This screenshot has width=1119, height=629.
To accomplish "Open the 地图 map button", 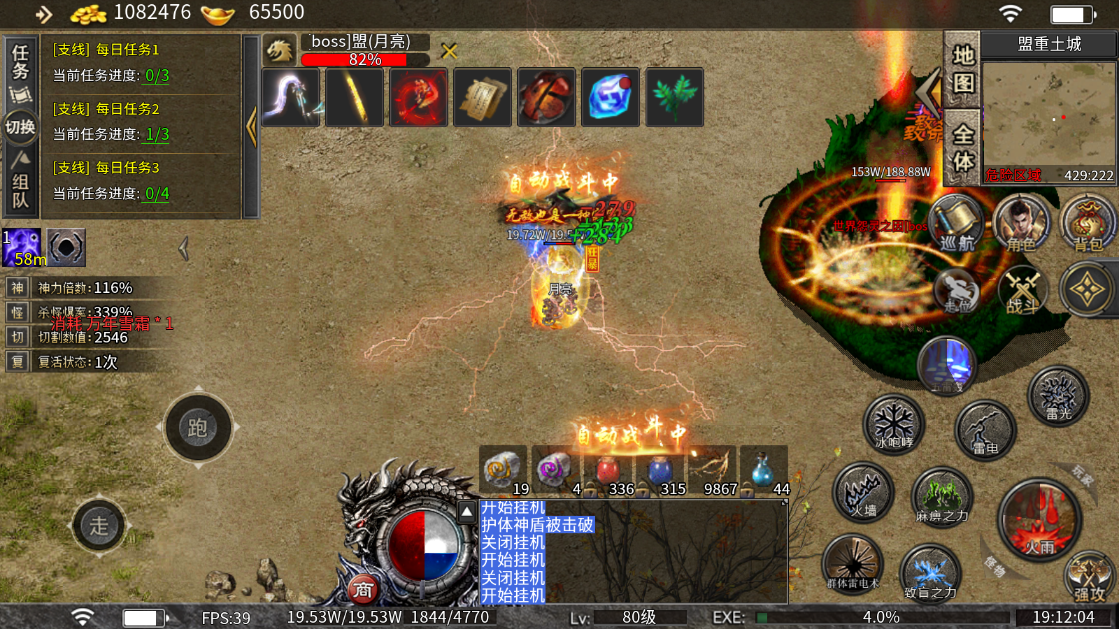I will (962, 68).
